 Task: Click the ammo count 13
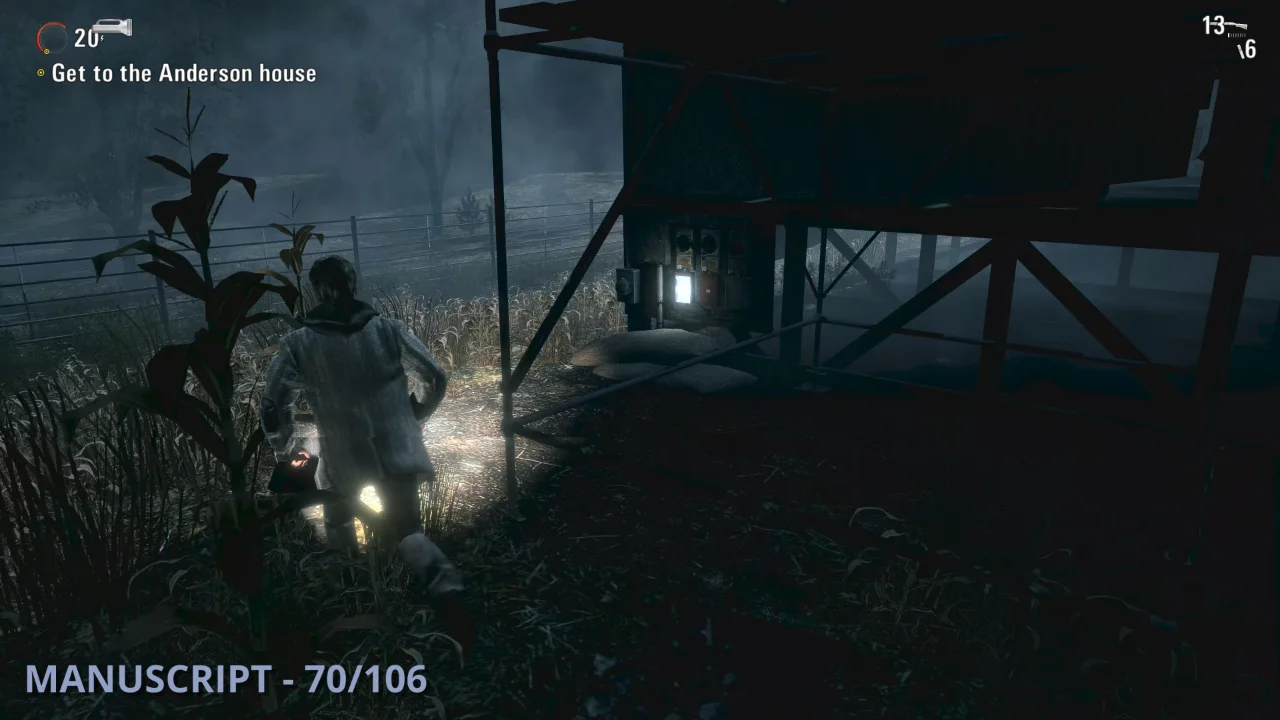pyautogui.click(x=1213, y=23)
